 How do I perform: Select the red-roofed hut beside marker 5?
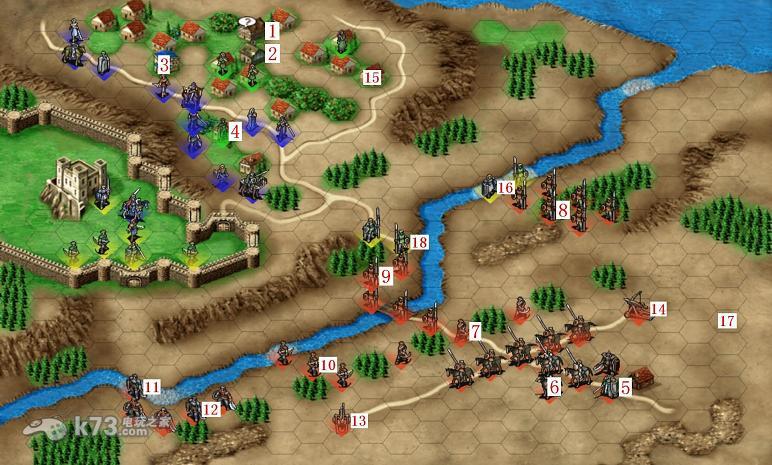pos(644,379)
